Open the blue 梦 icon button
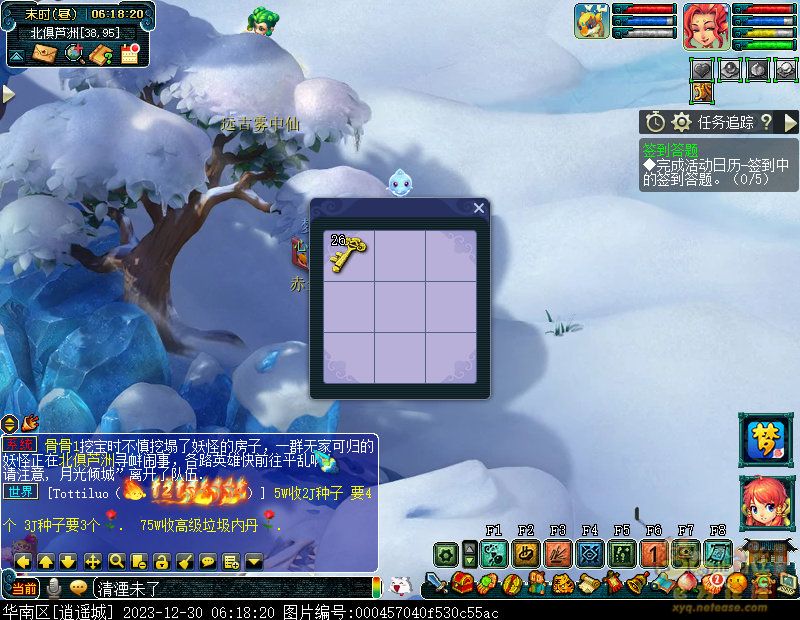This screenshot has width=800, height=620. pos(765,440)
